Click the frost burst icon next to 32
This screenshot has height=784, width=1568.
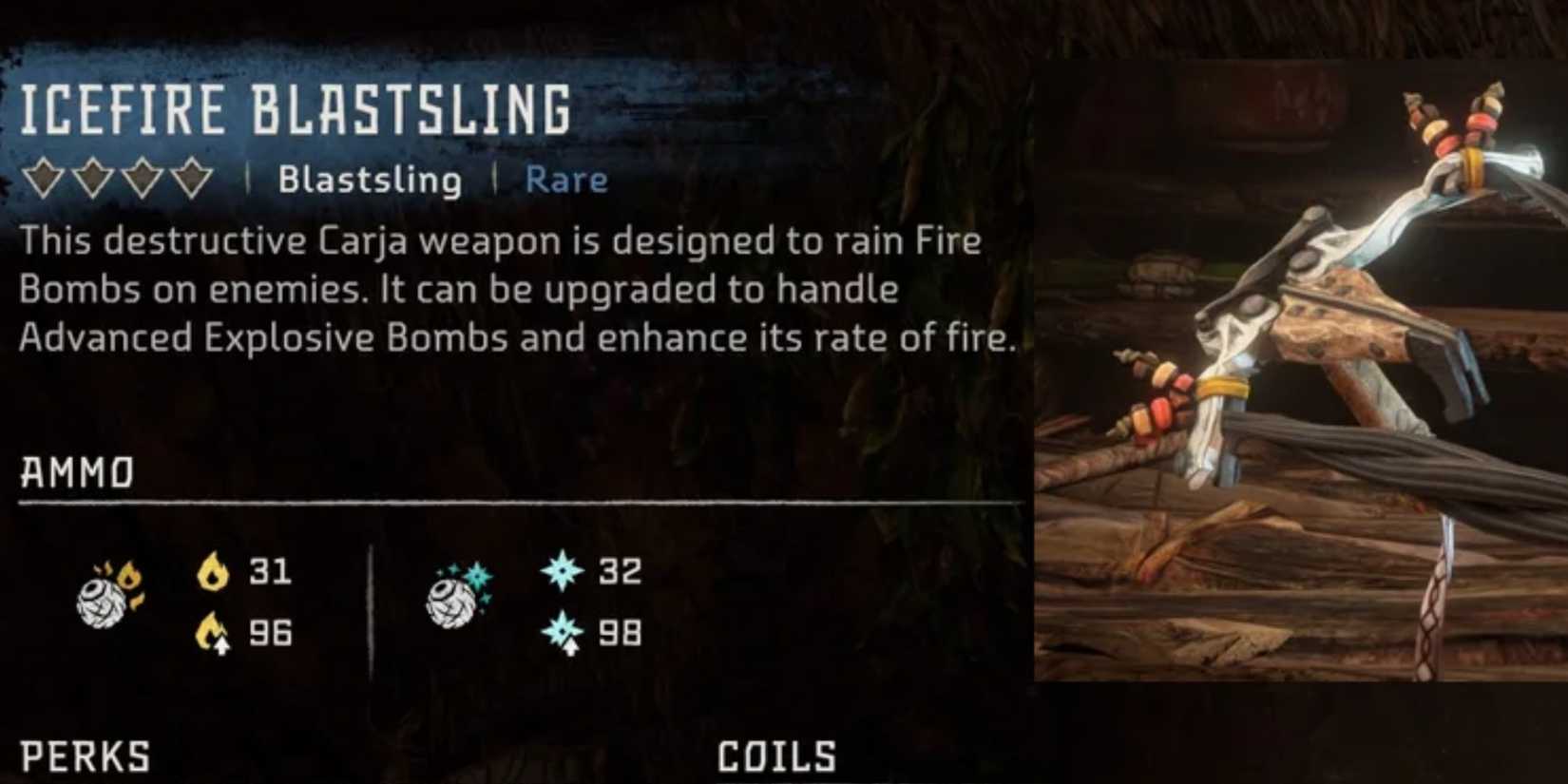point(563,571)
